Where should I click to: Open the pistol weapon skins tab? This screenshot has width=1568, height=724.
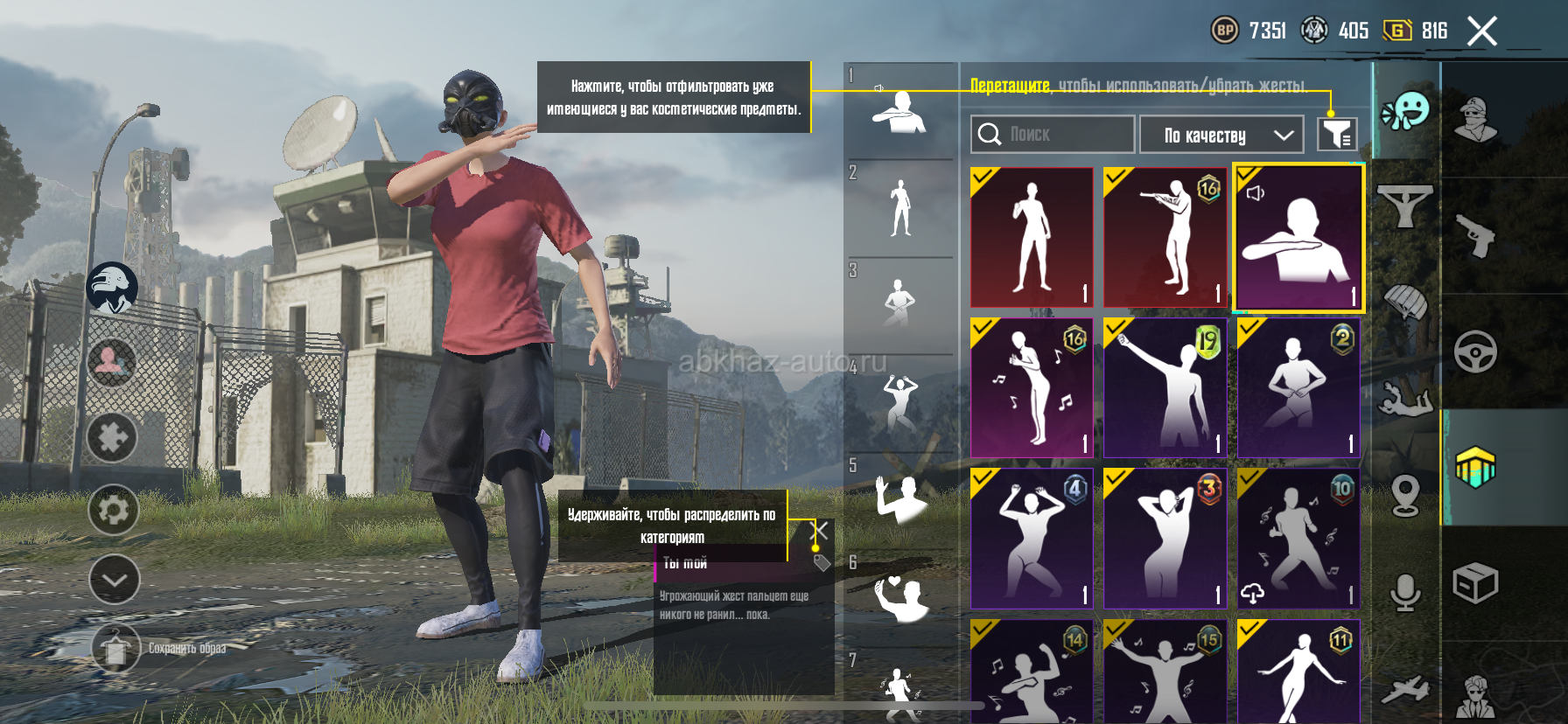pos(1475,235)
